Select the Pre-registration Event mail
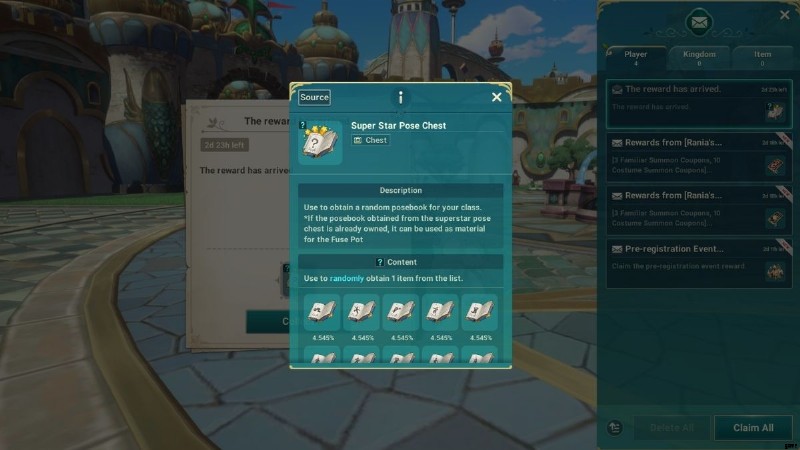The width and height of the screenshot is (800, 450). click(x=699, y=261)
